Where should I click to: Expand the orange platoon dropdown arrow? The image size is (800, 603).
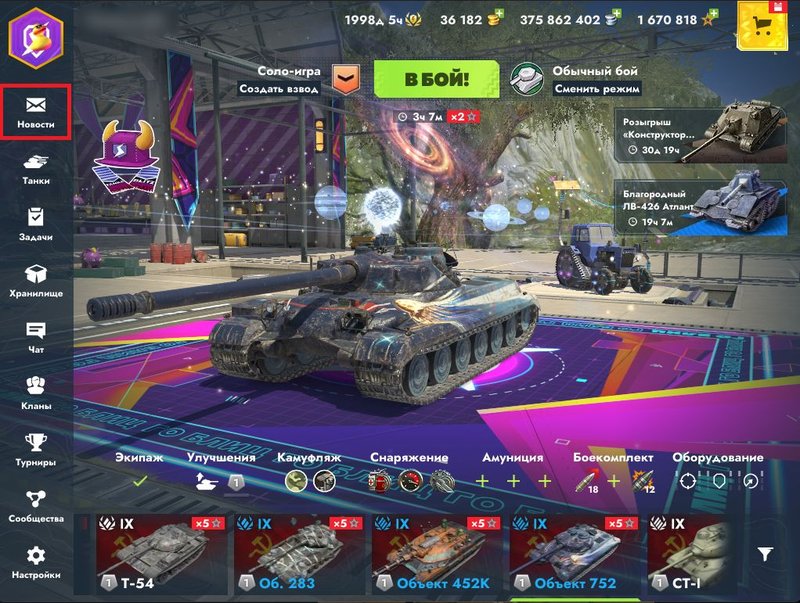[345, 80]
